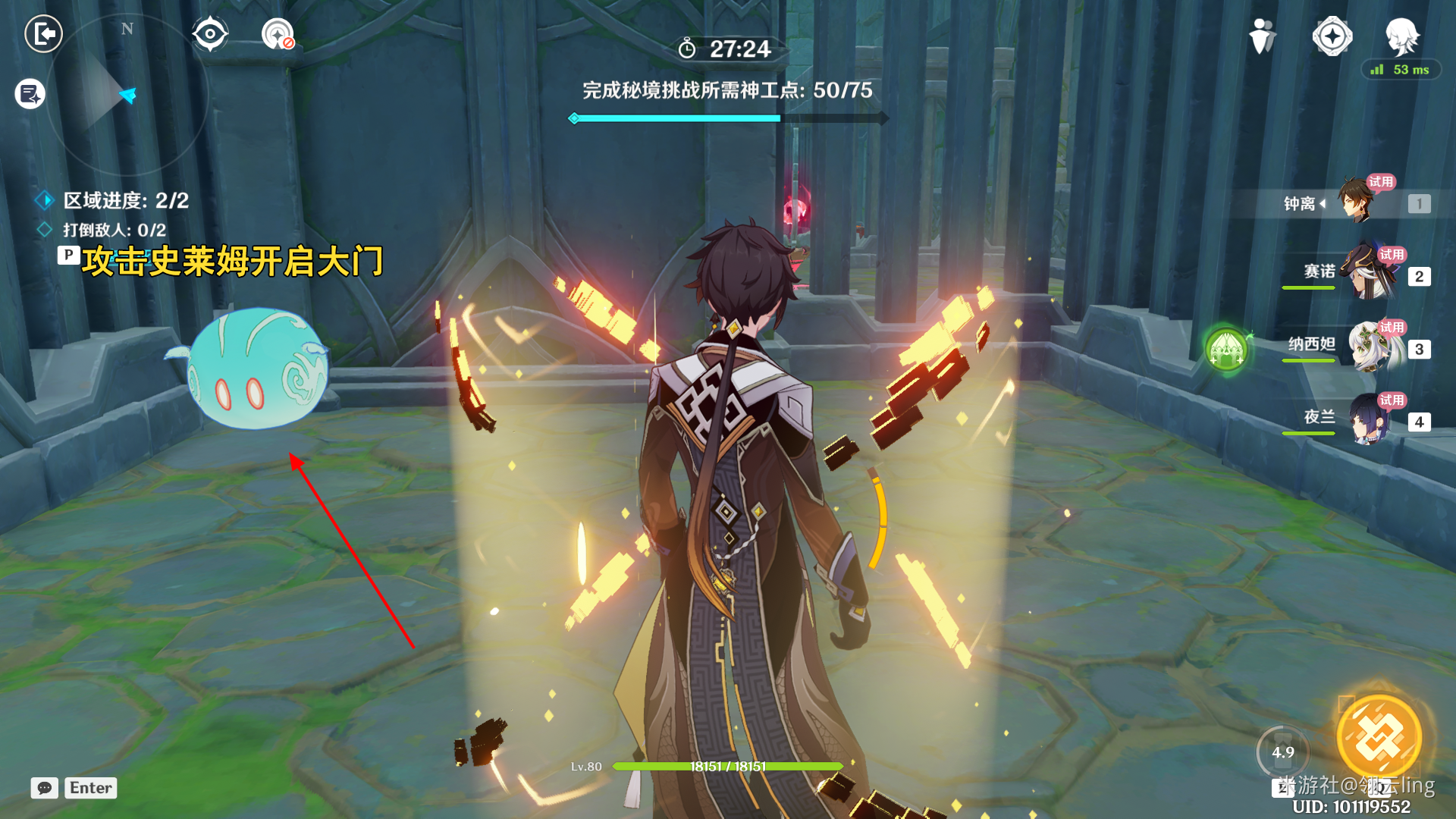Click the 打倒敌人 objective tracker
Viewport: 1456px width, 819px height.
pyautogui.click(x=114, y=230)
